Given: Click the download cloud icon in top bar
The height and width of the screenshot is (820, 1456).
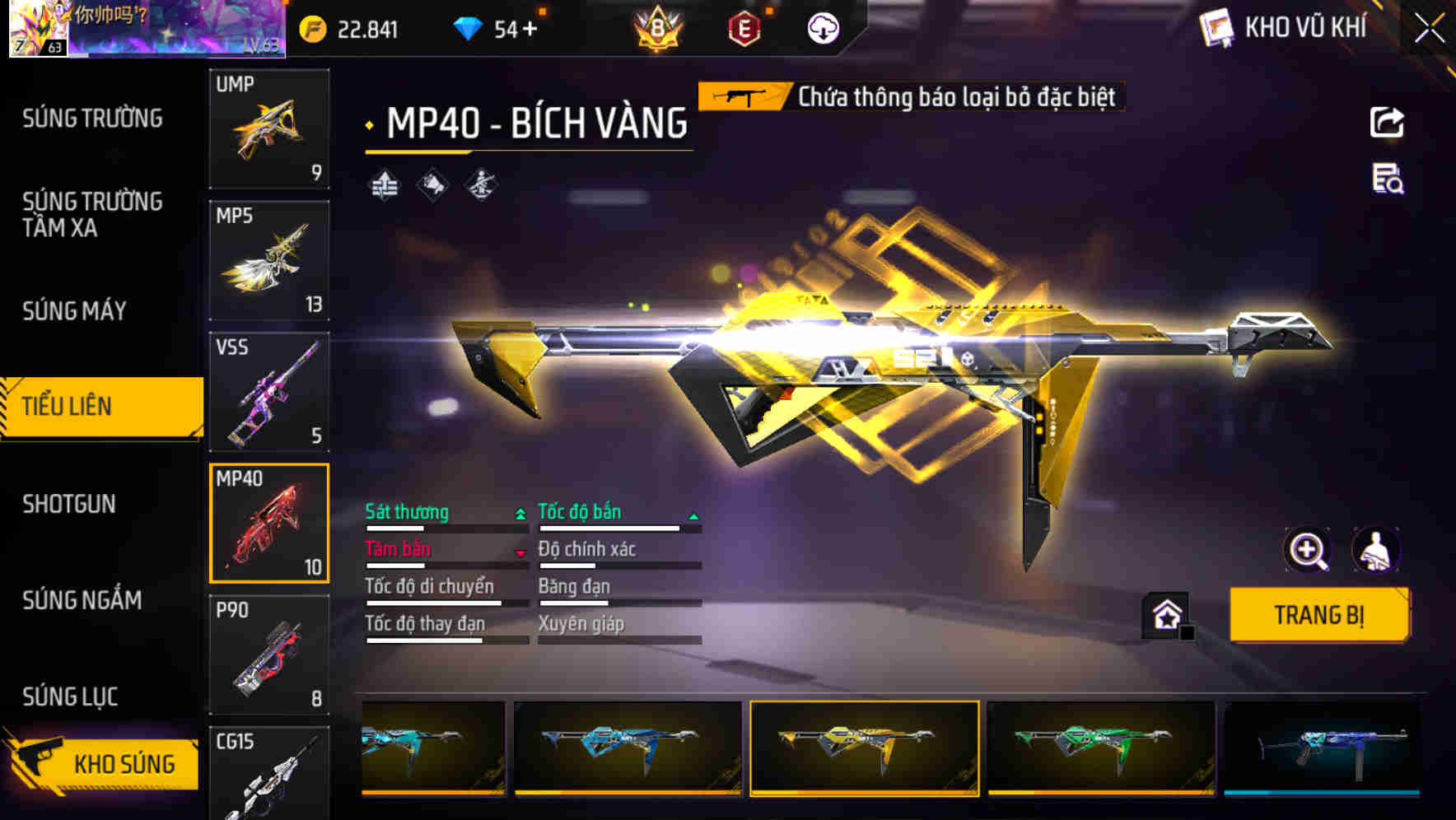Looking at the screenshot, I should pyautogui.click(x=821, y=27).
